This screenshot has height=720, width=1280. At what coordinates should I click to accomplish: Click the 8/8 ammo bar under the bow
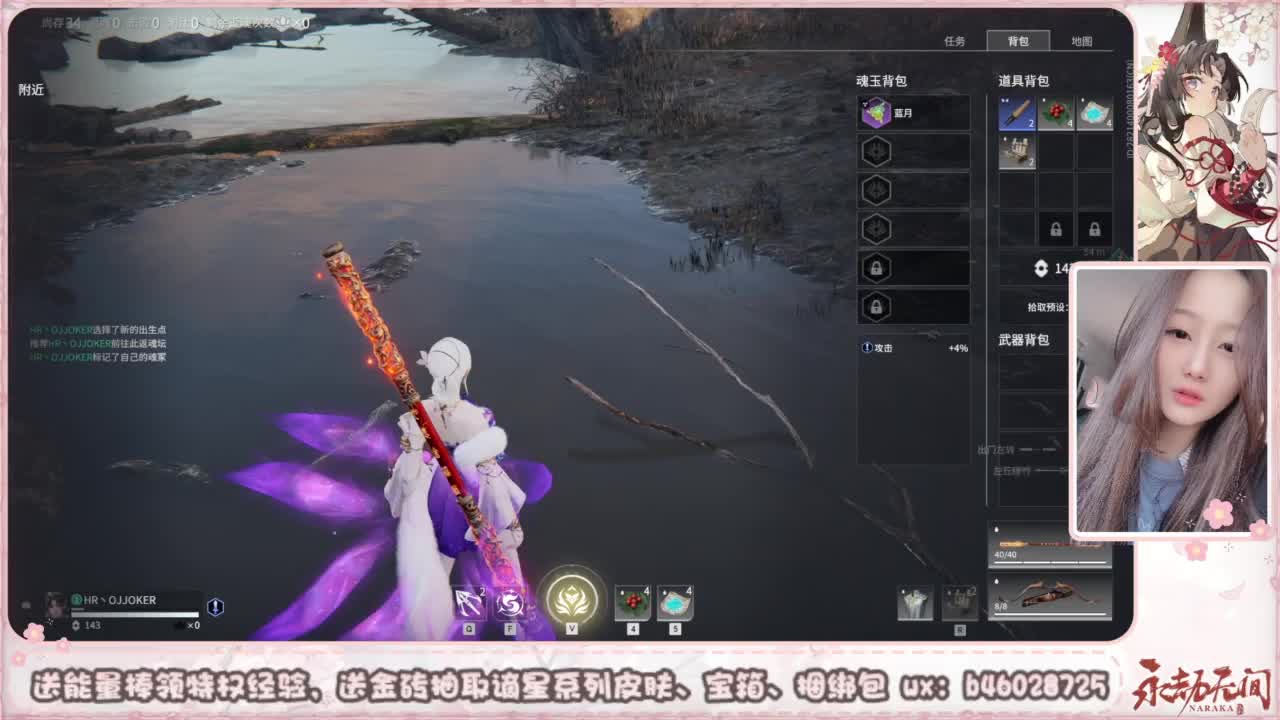pos(1001,606)
